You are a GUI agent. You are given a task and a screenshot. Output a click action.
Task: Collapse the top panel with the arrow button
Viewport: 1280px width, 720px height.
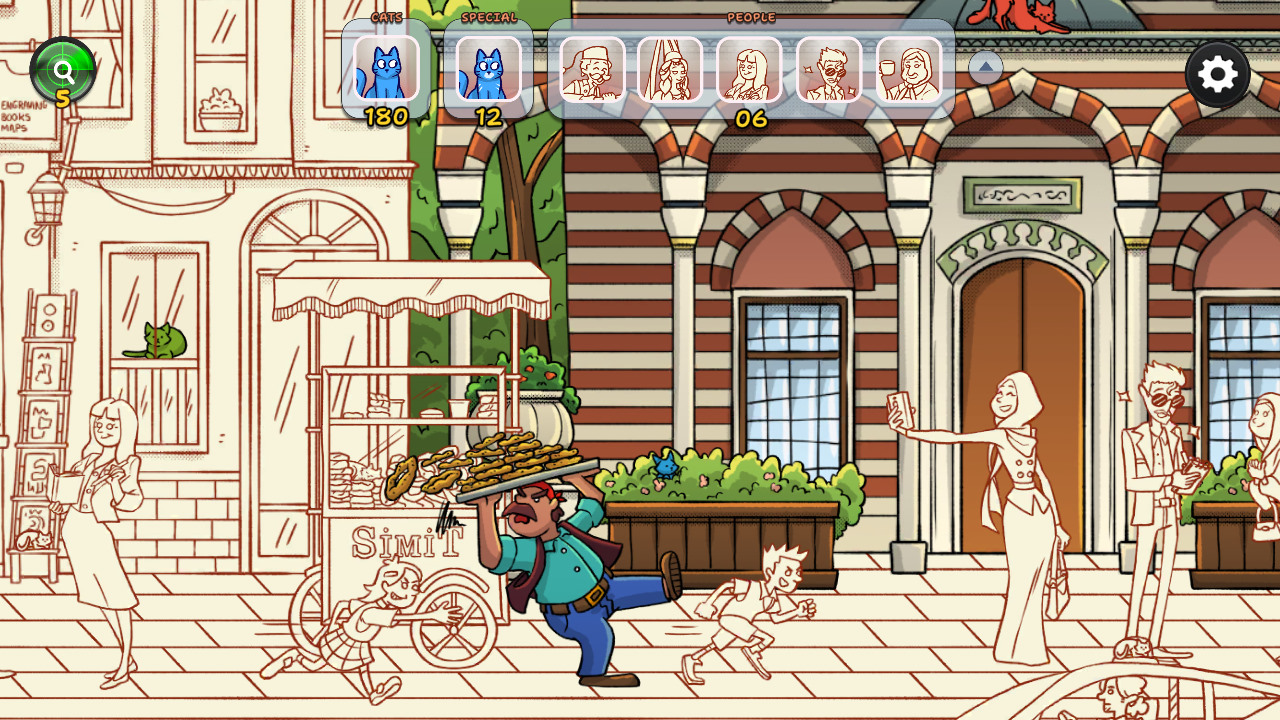click(x=985, y=68)
